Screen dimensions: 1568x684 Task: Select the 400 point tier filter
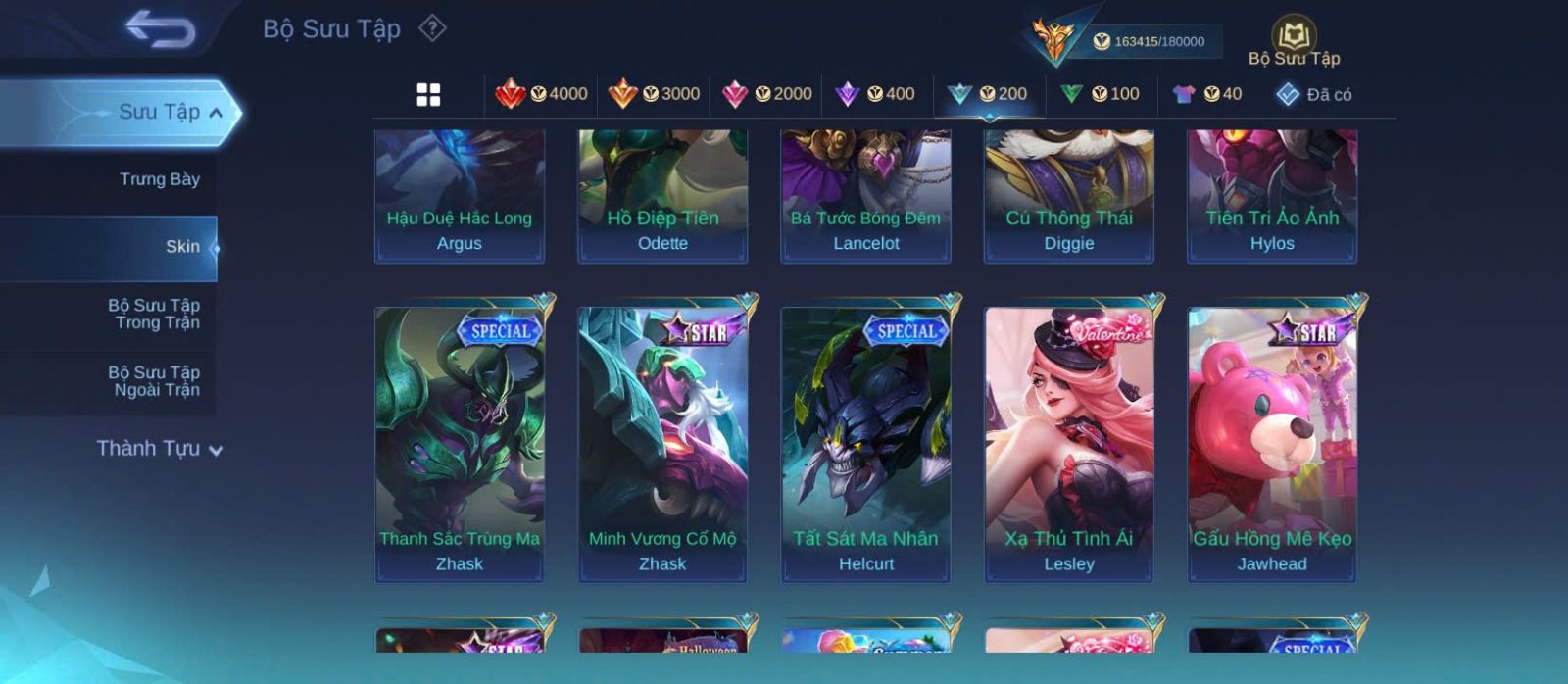[875, 94]
